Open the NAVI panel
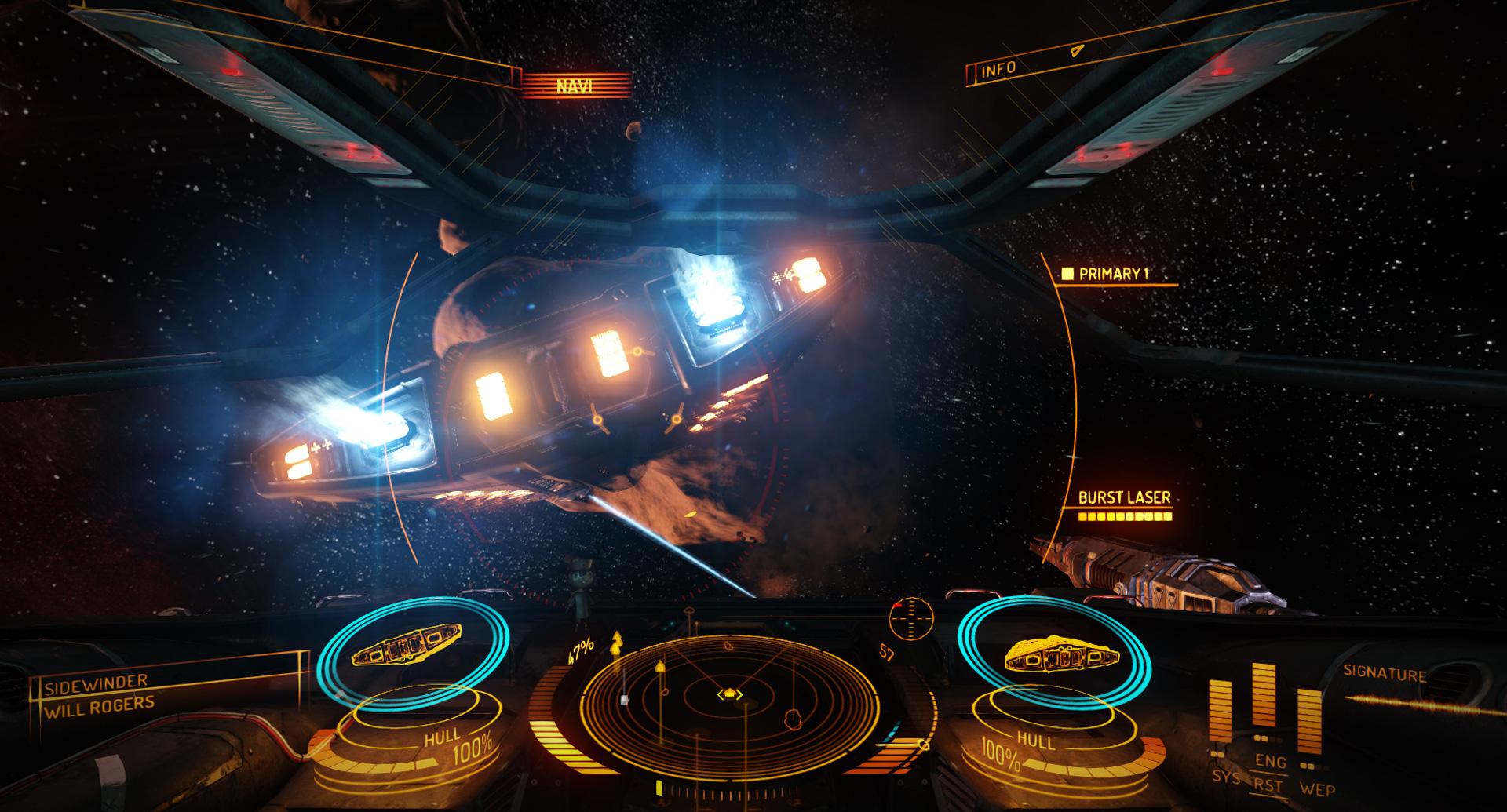The image size is (1507, 812). (x=574, y=85)
